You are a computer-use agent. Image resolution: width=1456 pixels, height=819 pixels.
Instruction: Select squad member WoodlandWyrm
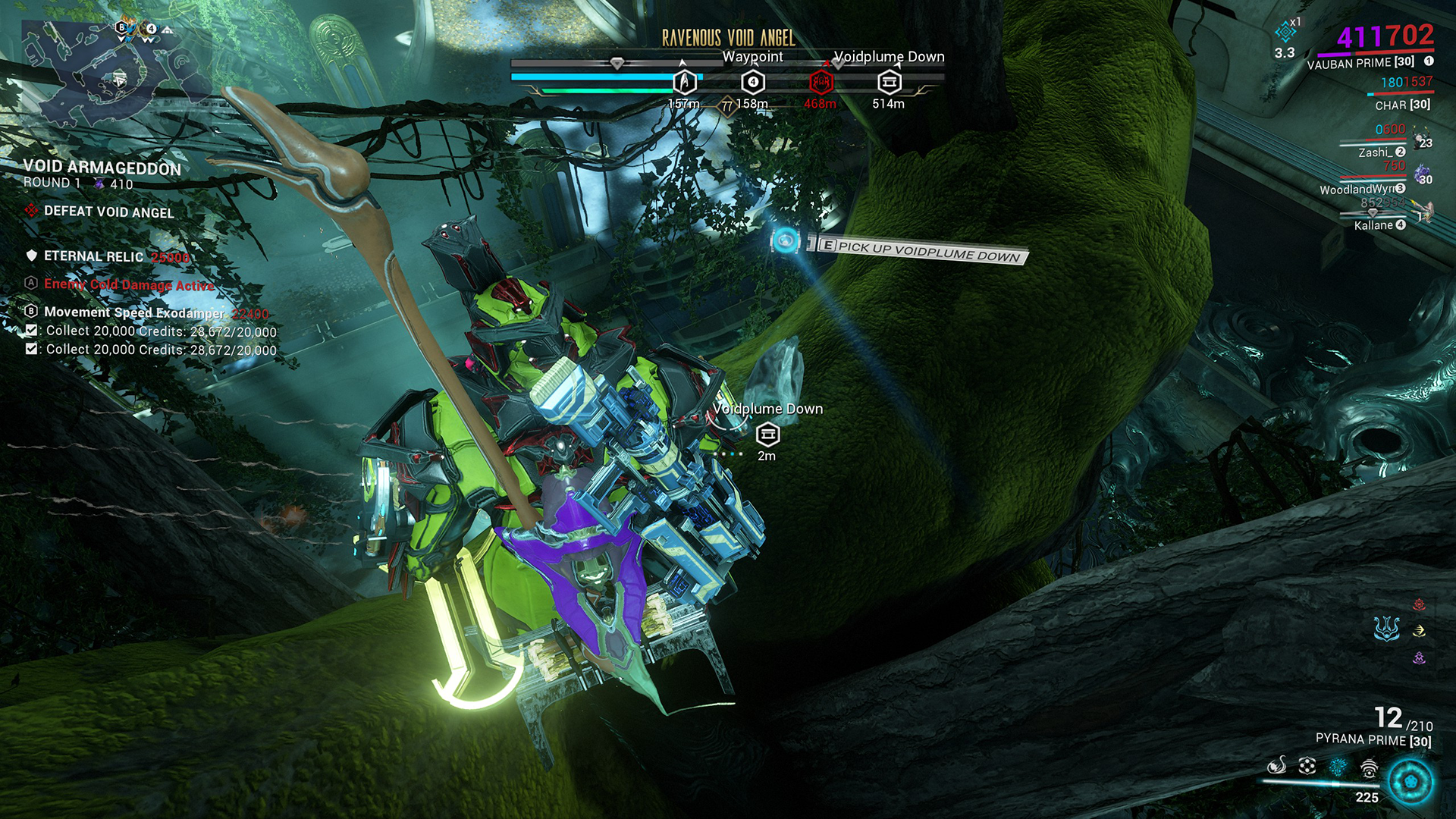(1357, 189)
